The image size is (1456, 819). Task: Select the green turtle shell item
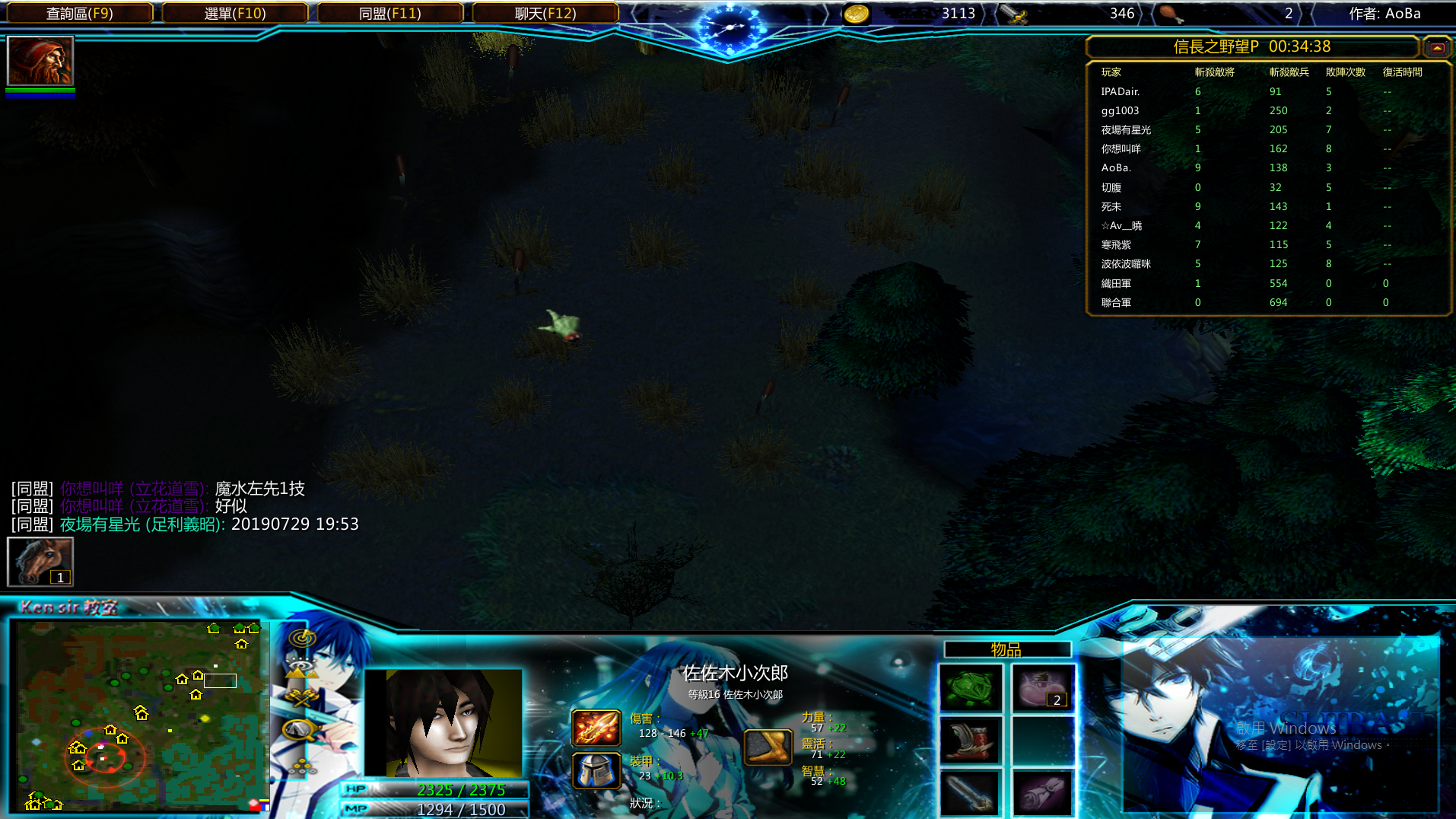pos(970,688)
